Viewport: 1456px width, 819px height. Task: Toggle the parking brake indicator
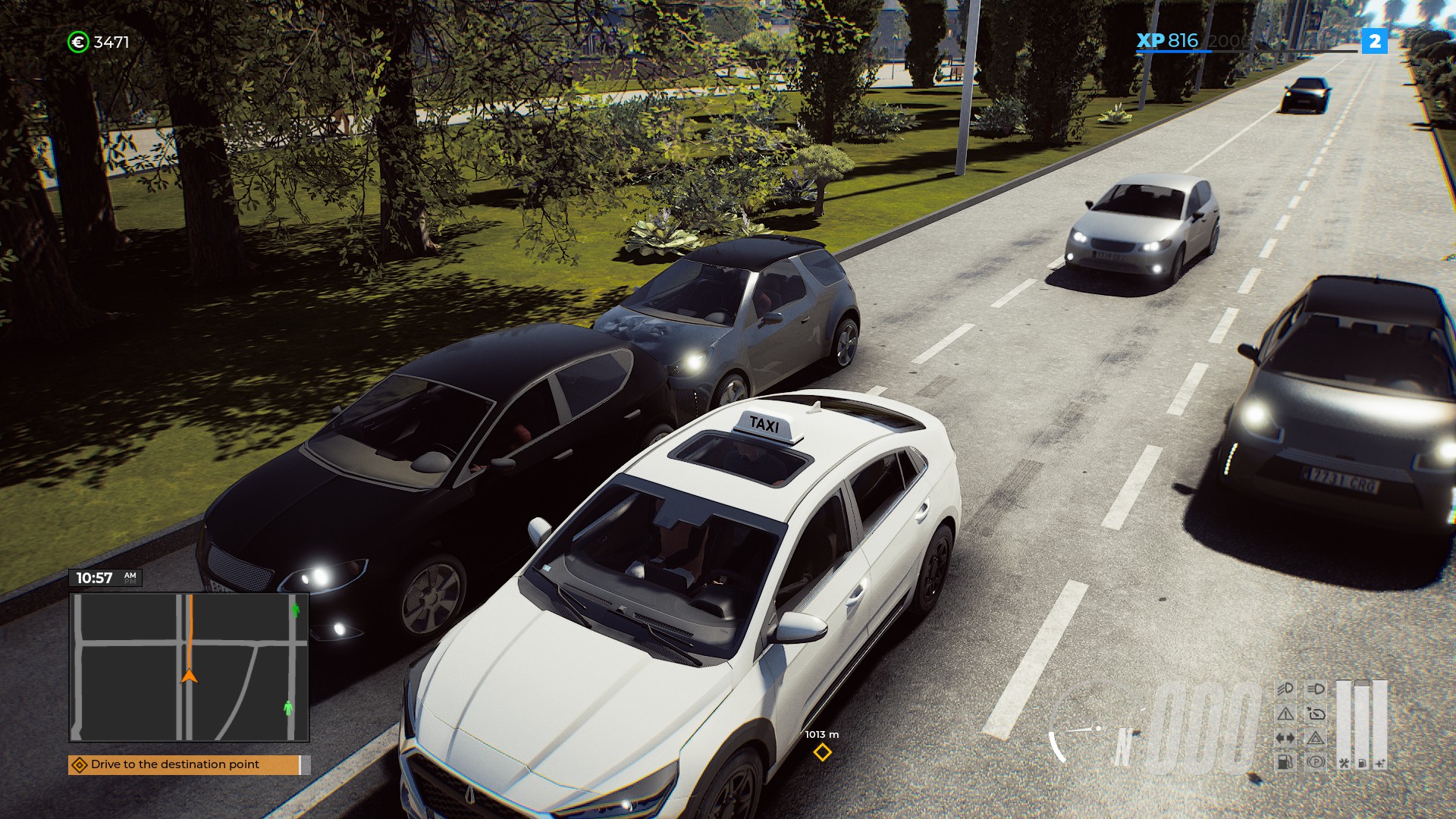pyautogui.click(x=1316, y=762)
